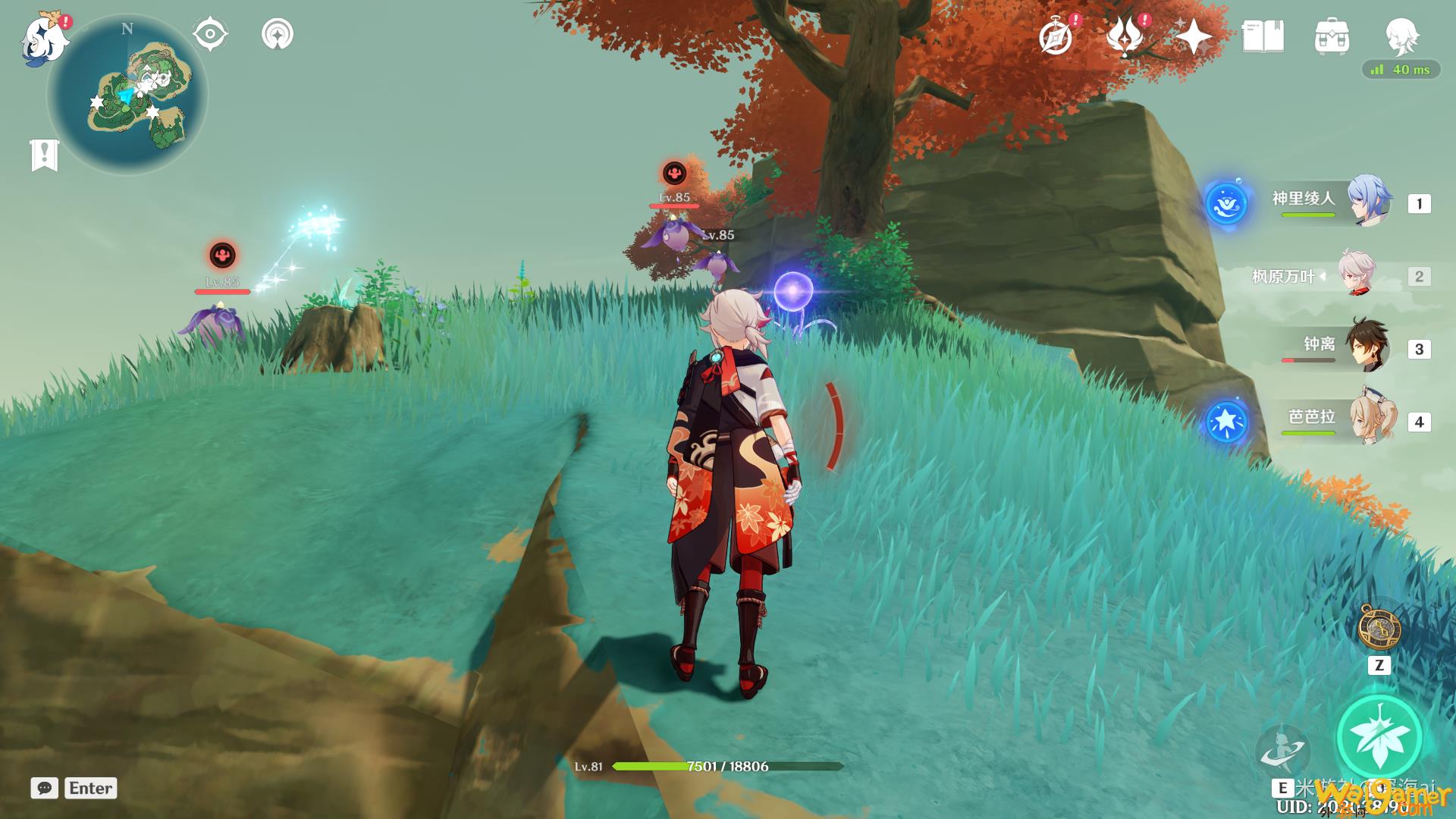Activate the Anemo leaf elemental burst
Image resolution: width=1456 pixels, height=819 pixels.
[1379, 737]
